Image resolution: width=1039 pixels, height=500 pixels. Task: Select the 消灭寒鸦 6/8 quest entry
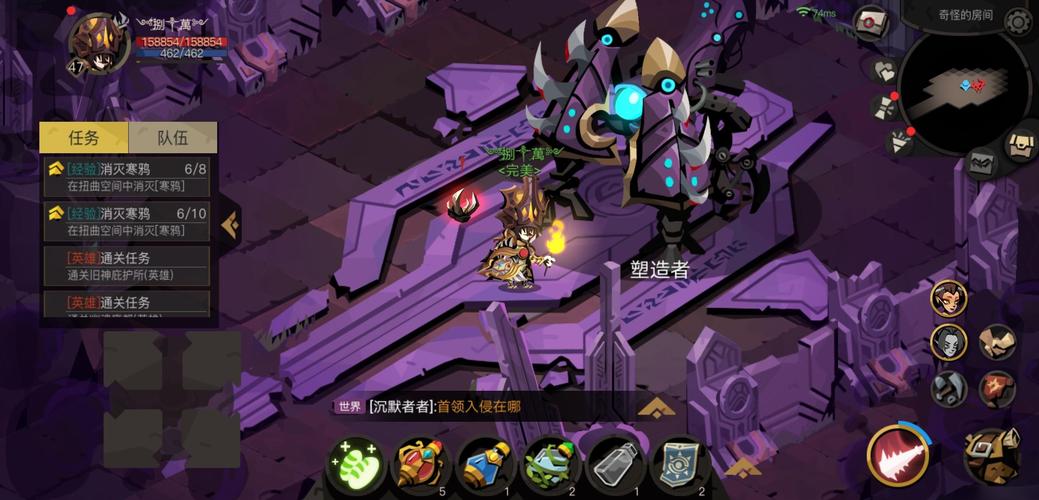[x=126, y=177]
